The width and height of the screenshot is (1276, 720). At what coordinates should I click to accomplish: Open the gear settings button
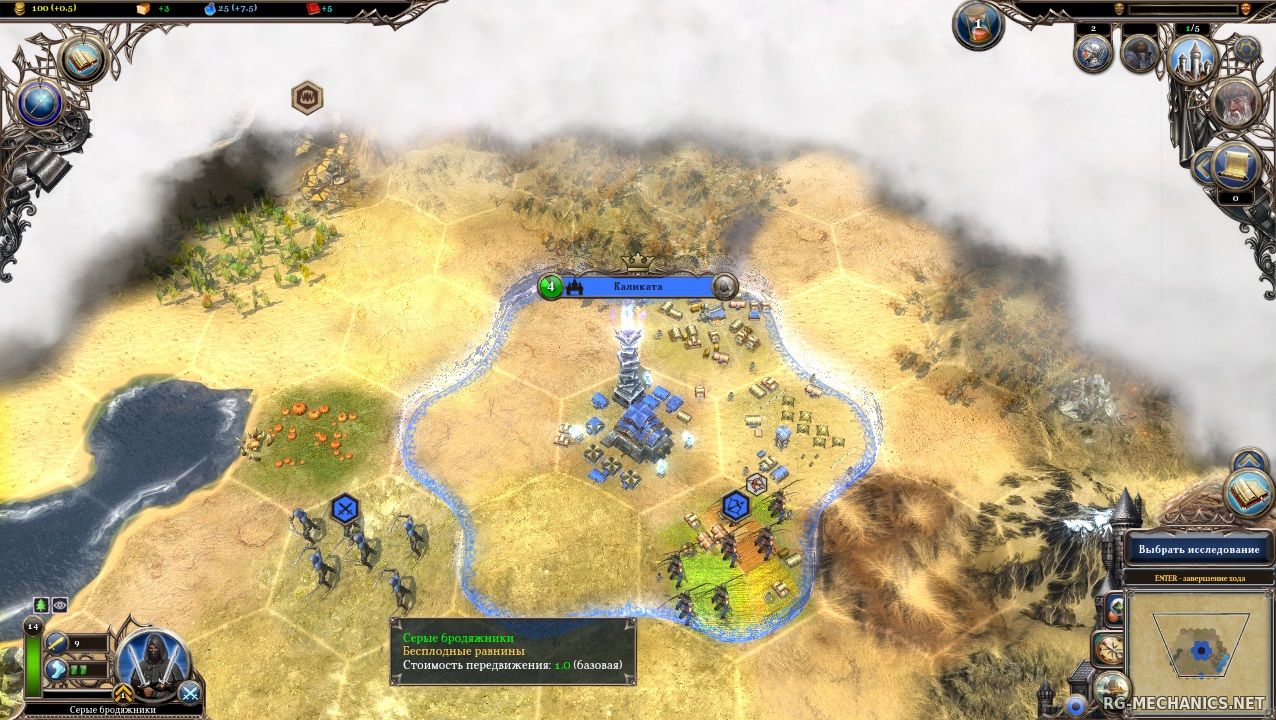tap(1246, 48)
